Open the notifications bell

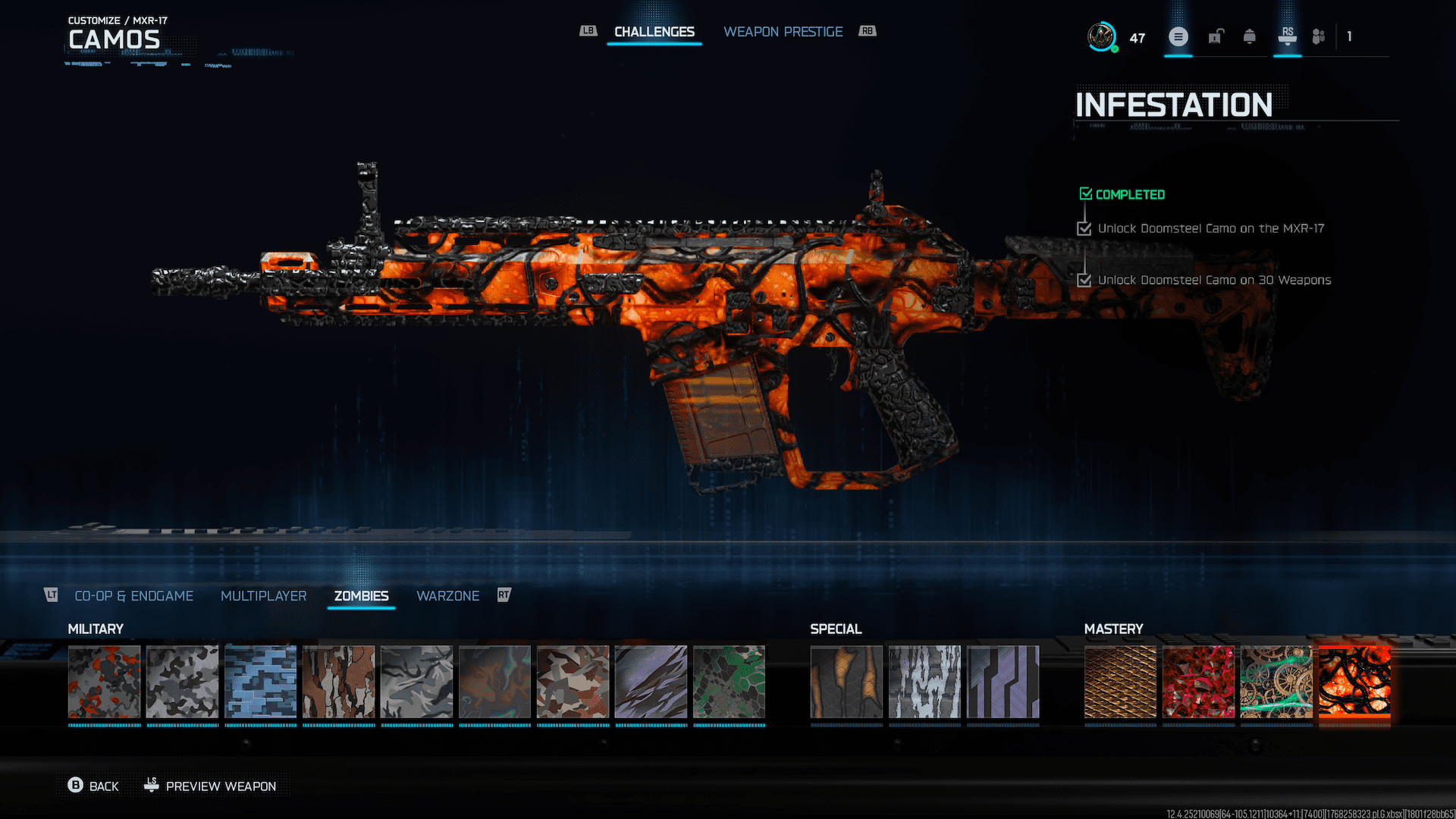point(1249,36)
